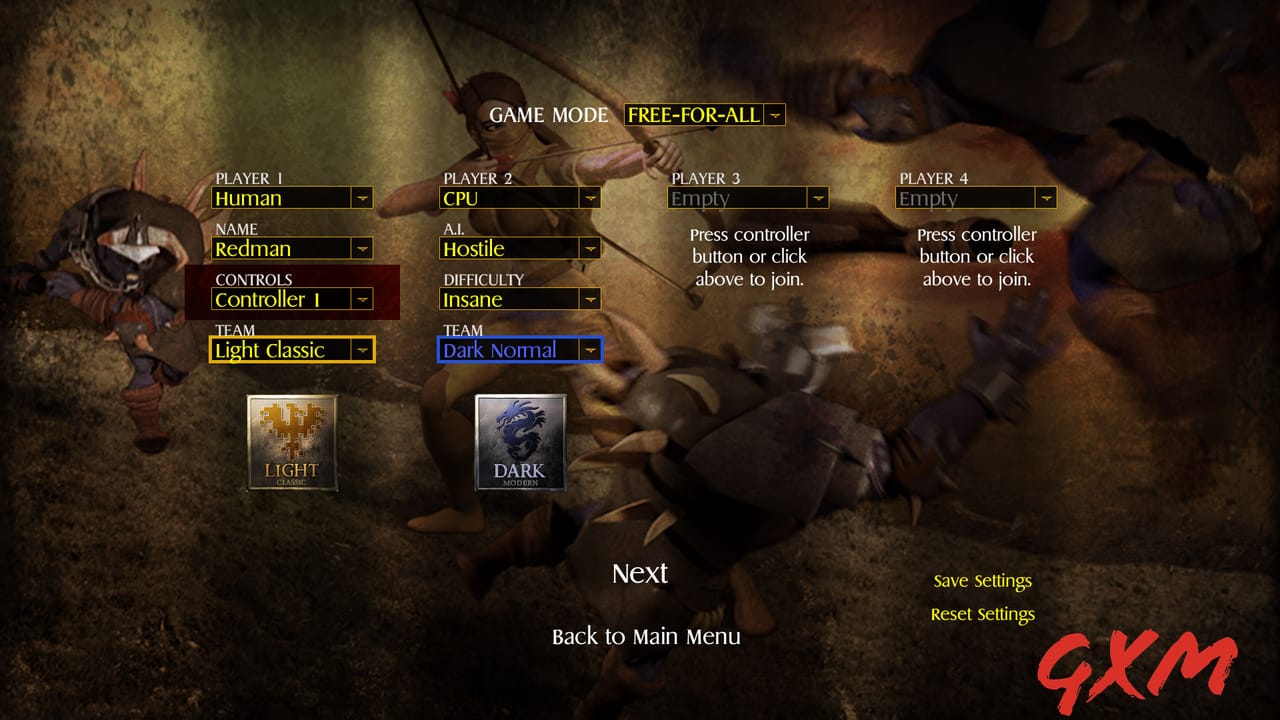Open Player 2's TEAM dropdown showing Dark Normal
The image size is (1280, 720).
click(591, 349)
